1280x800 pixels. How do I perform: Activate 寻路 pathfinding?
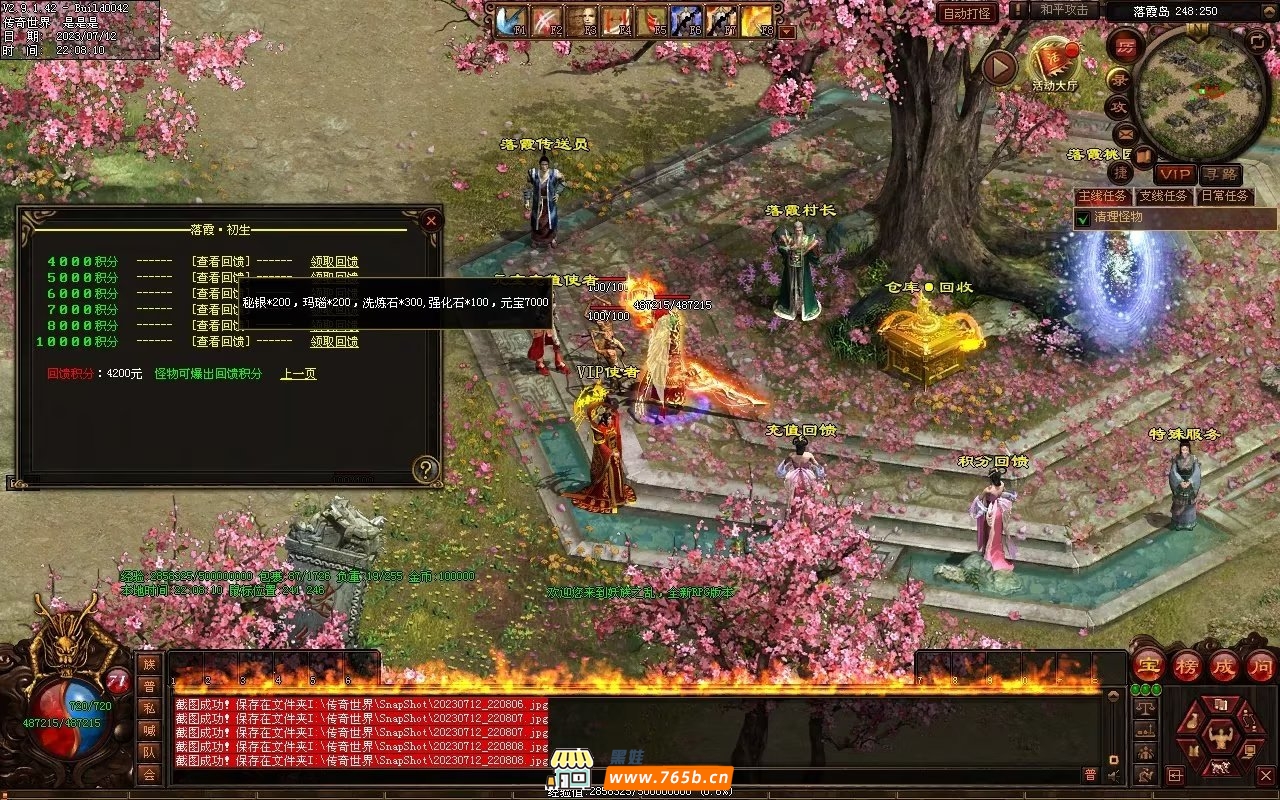[1220, 174]
